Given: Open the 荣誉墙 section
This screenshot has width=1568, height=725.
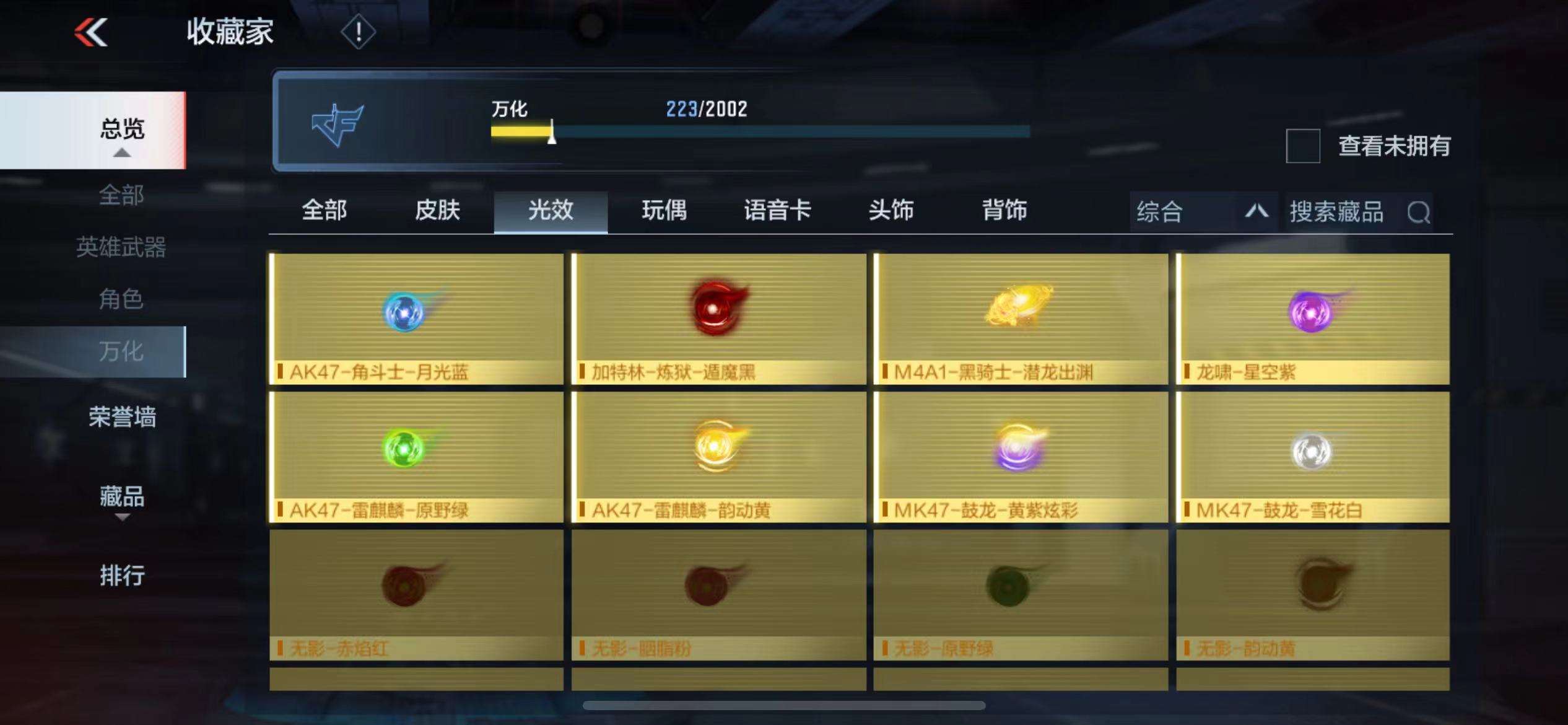Looking at the screenshot, I should (x=121, y=417).
